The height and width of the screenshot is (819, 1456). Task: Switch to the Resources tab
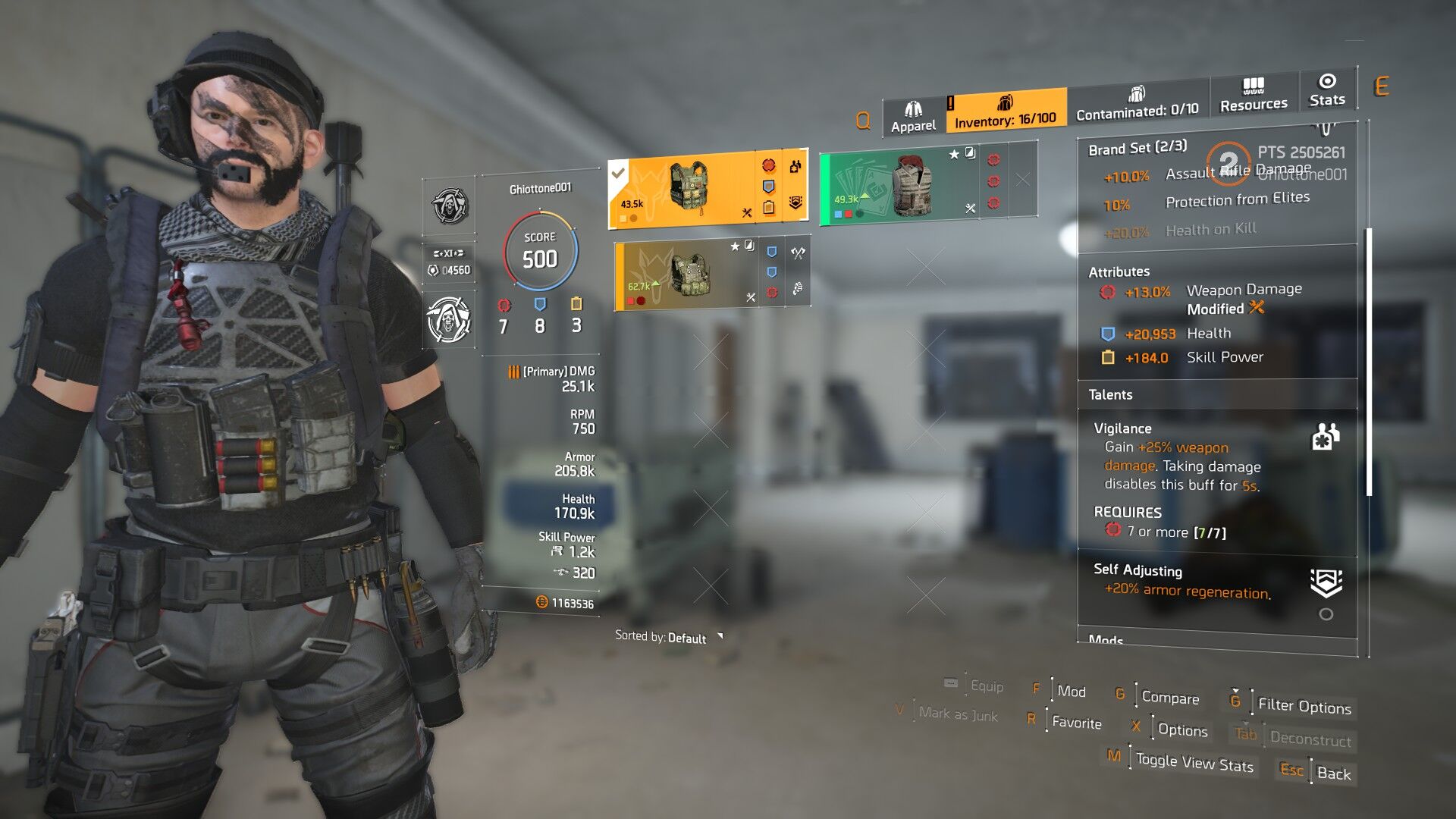point(1254,96)
